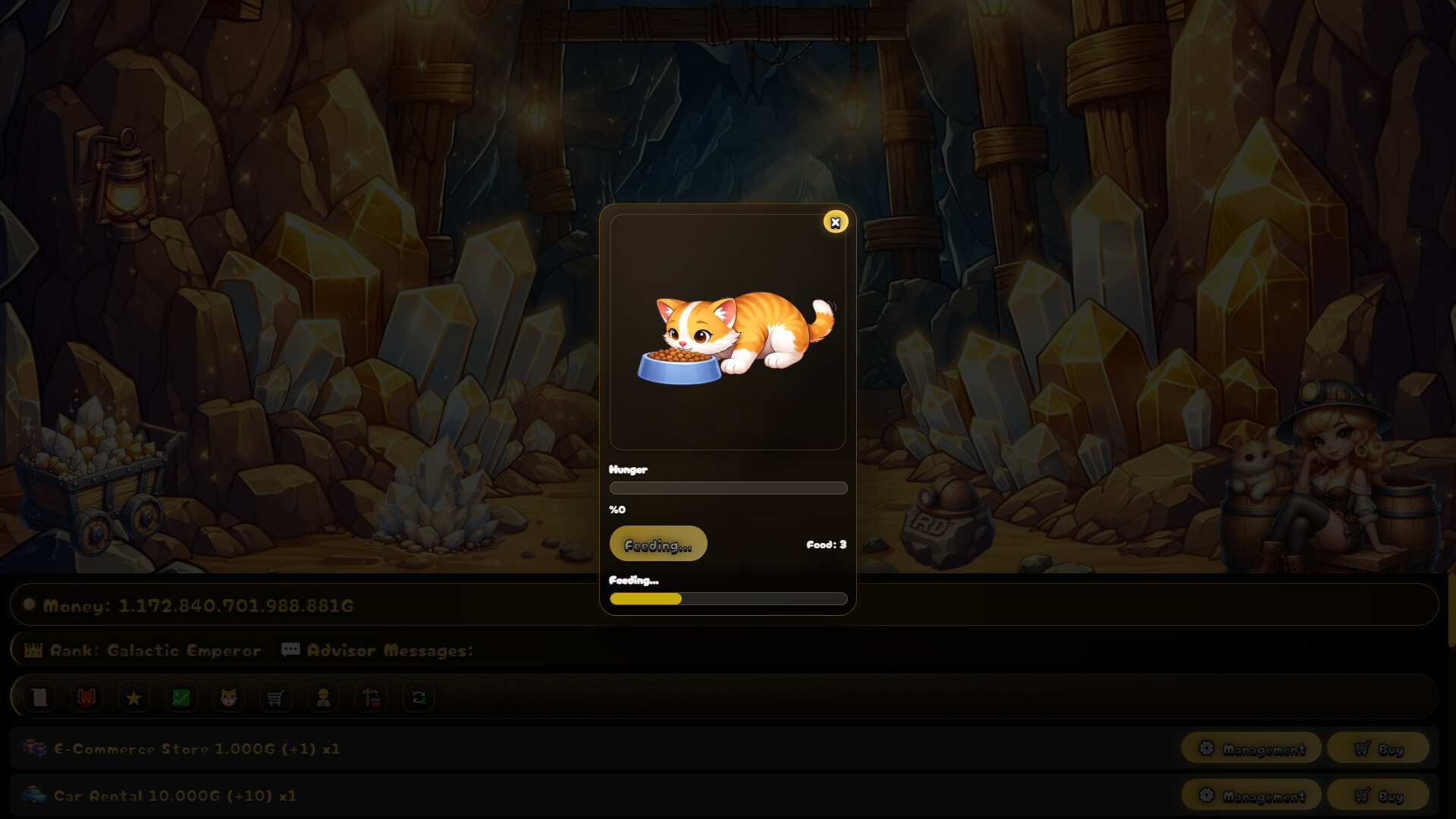The height and width of the screenshot is (819, 1456).
Task: Open the shopping cart store icon
Action: pyautogui.click(x=276, y=697)
